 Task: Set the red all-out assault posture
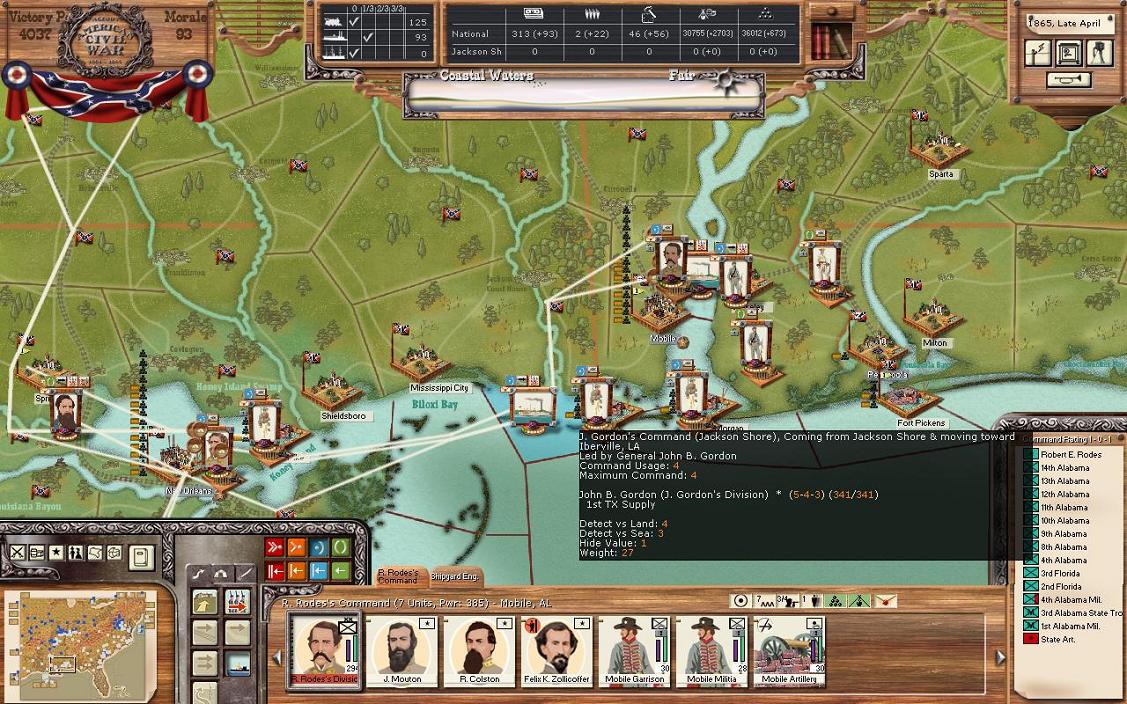click(x=274, y=547)
